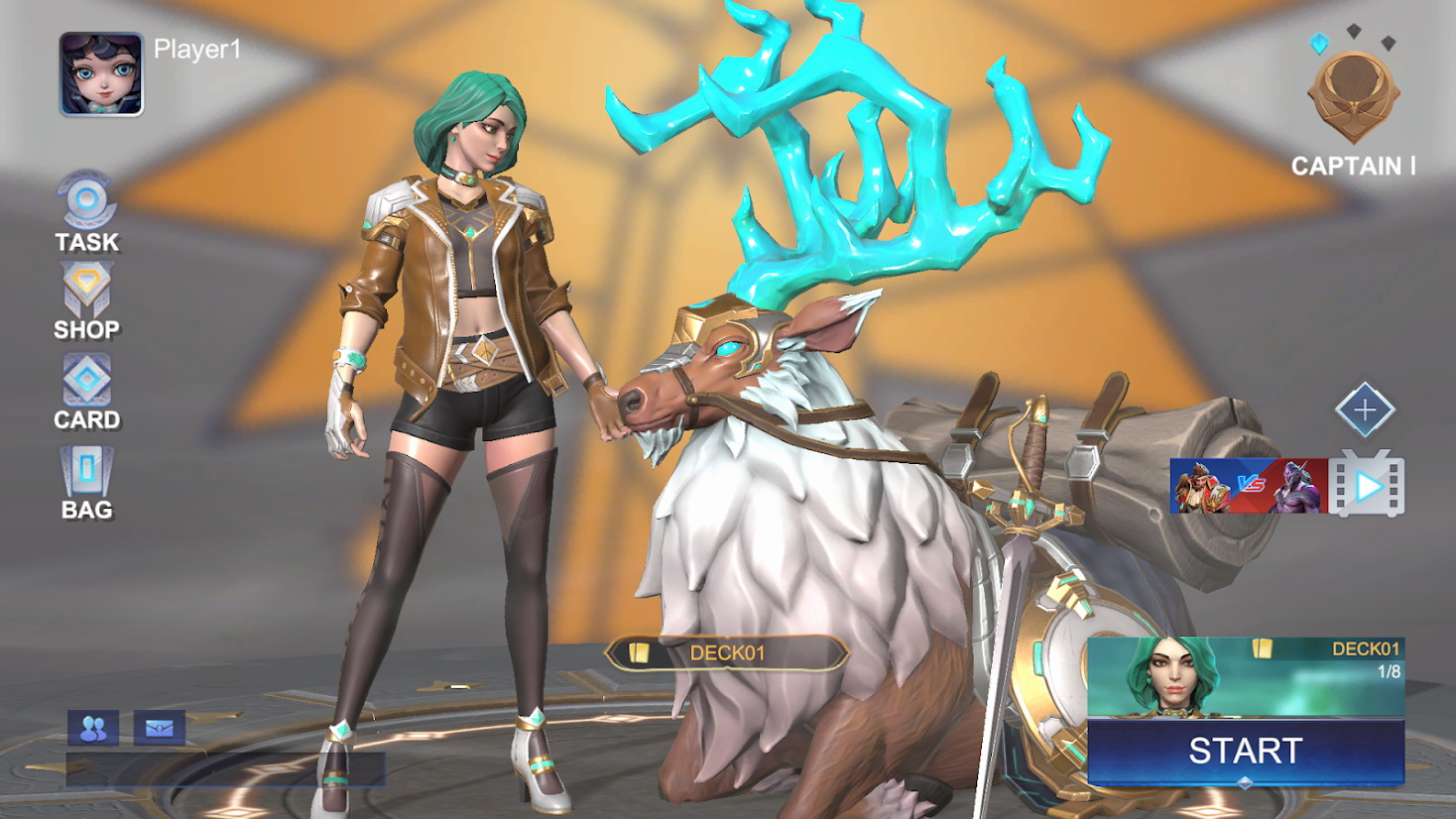Viewport: 1456px width, 819px height.
Task: Open the mail envelope icon
Action: pos(159,728)
